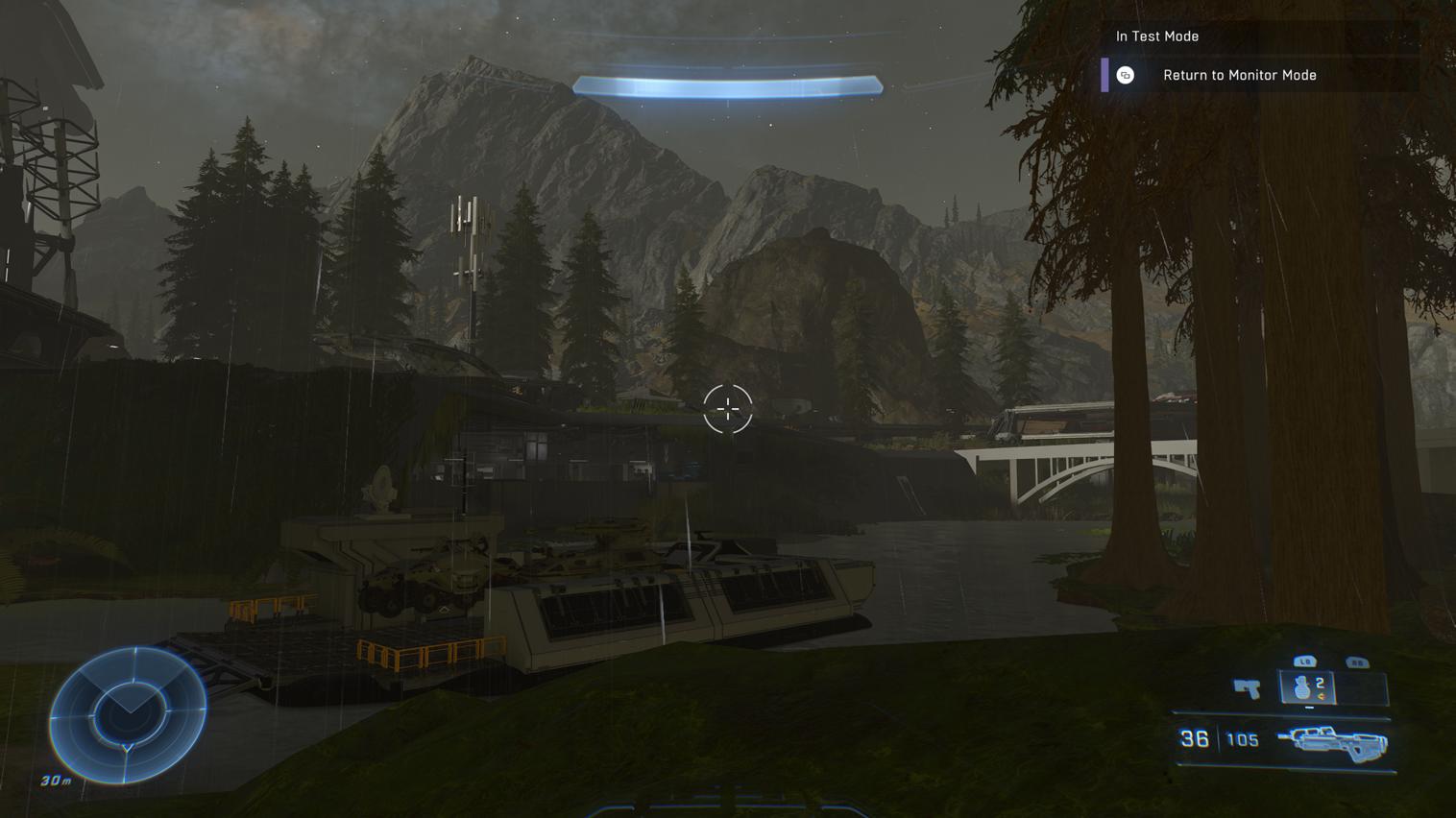1456x818 pixels.
Task: Click the circular motion tracker radar
Action: [x=128, y=714]
